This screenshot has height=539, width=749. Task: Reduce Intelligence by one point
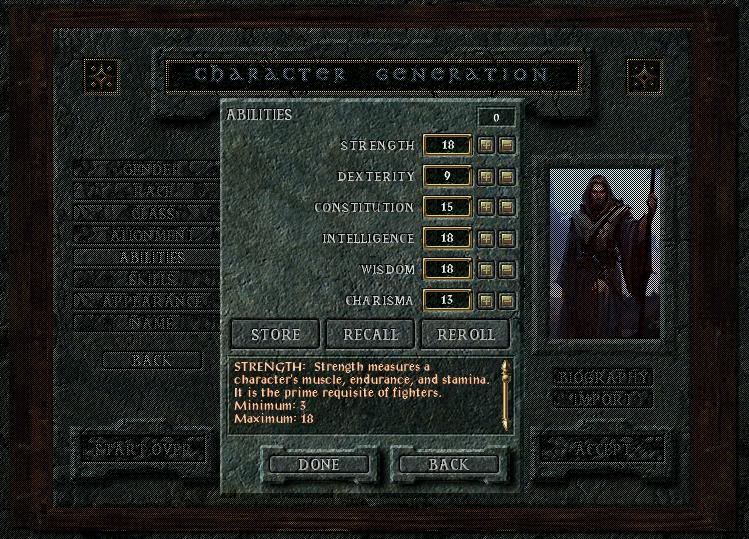(x=506, y=239)
